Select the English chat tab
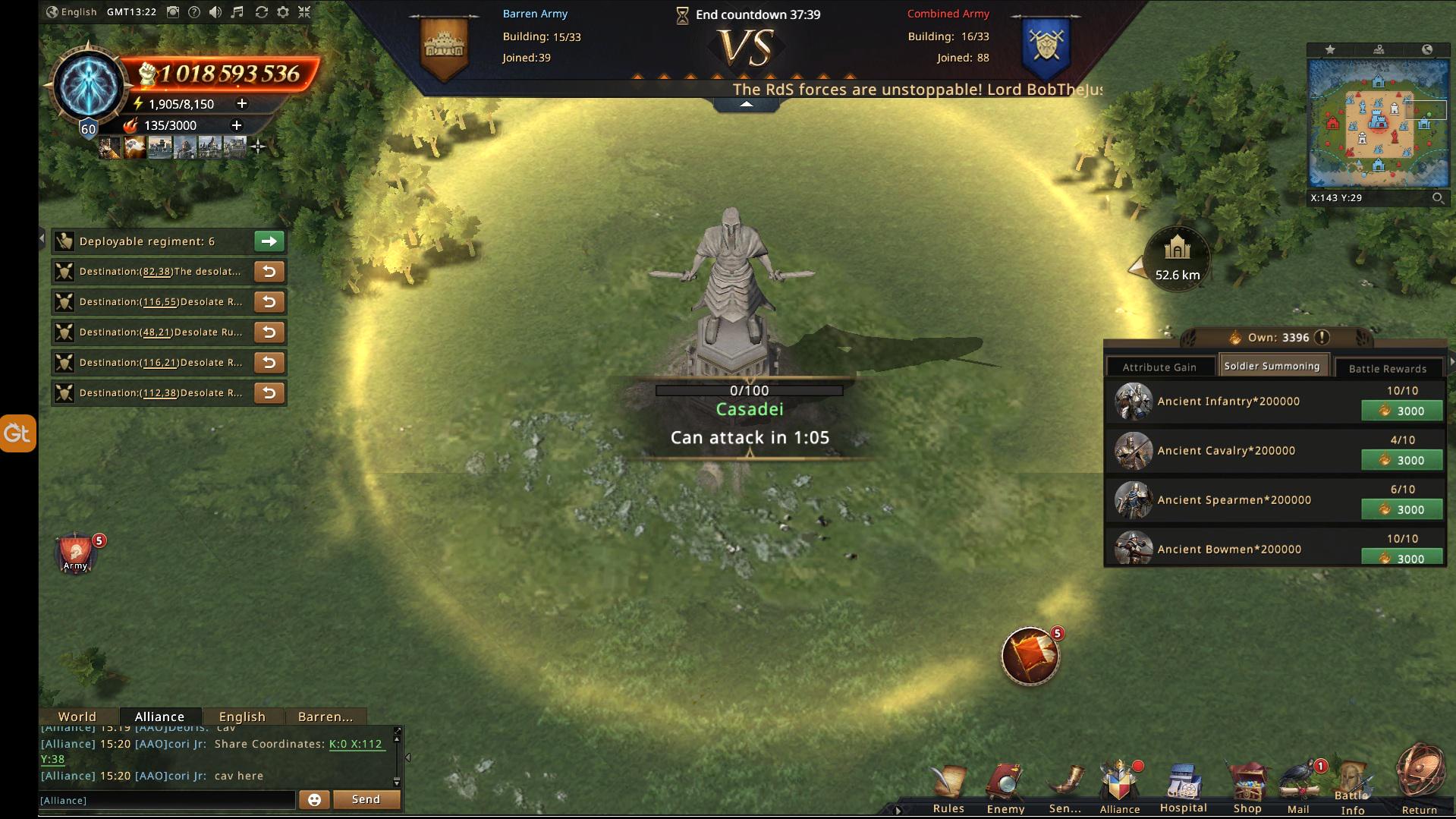 click(242, 717)
